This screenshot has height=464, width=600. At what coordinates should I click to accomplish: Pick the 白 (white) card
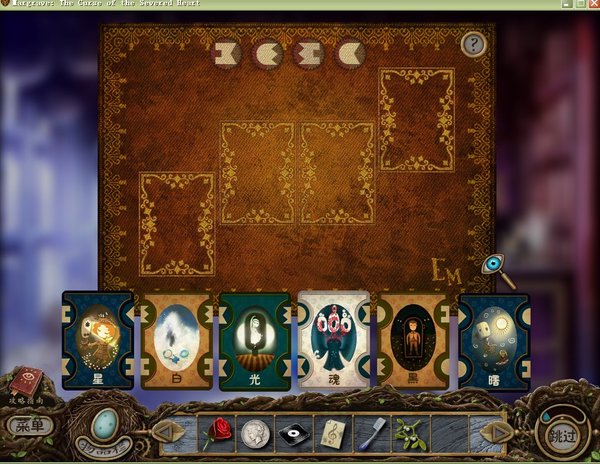pyautogui.click(x=177, y=340)
